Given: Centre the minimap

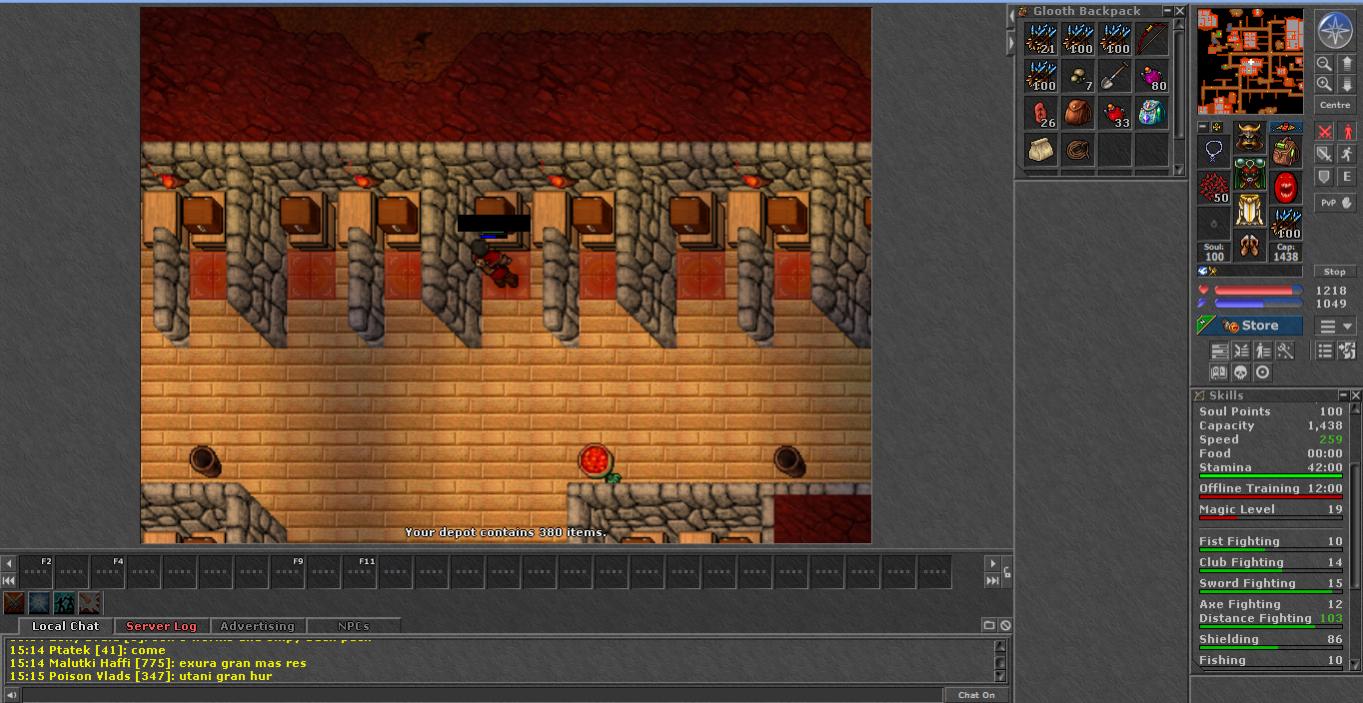Looking at the screenshot, I should coord(1335,105).
